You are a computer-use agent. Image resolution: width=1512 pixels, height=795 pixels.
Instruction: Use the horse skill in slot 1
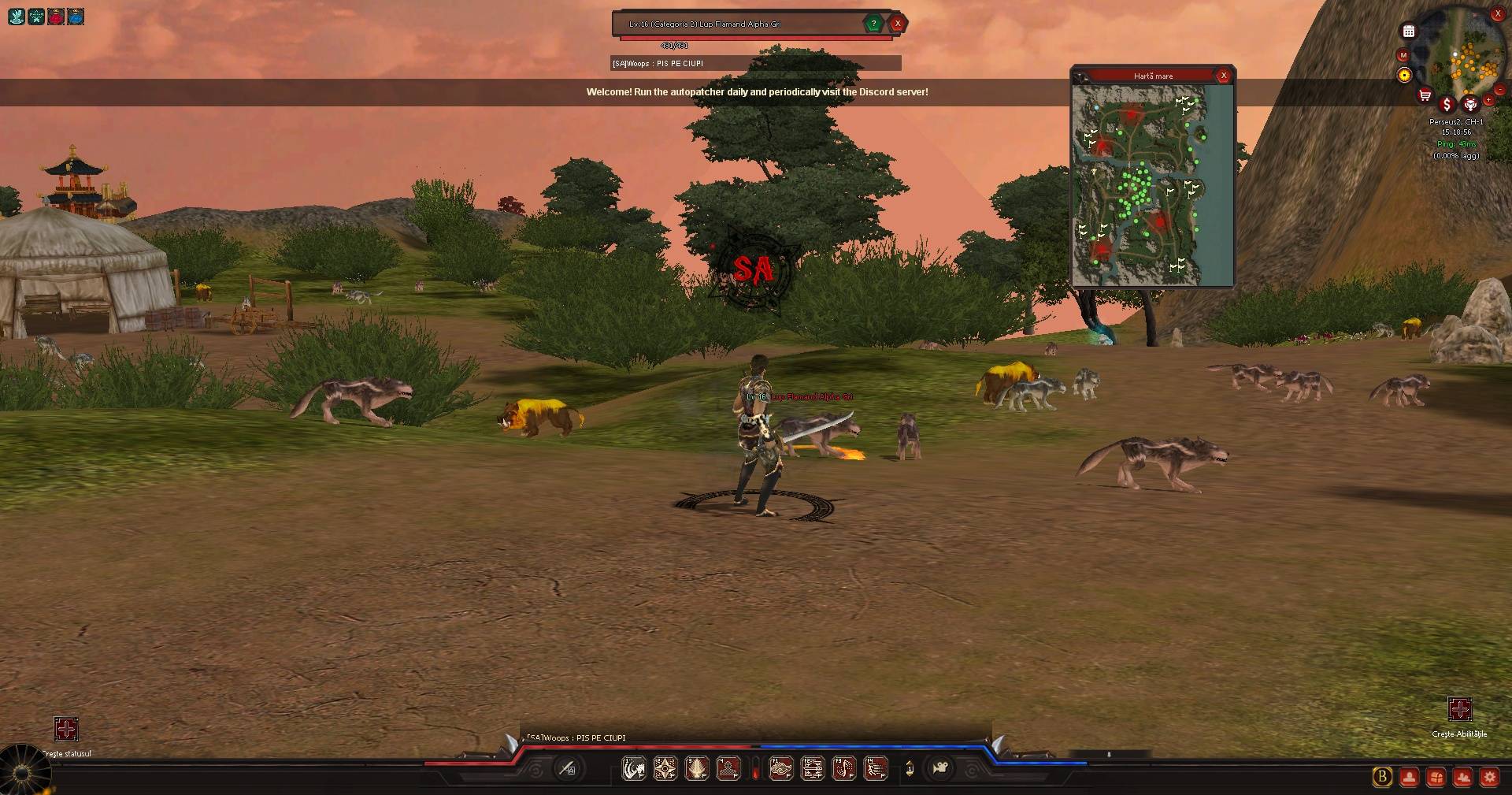click(x=634, y=768)
